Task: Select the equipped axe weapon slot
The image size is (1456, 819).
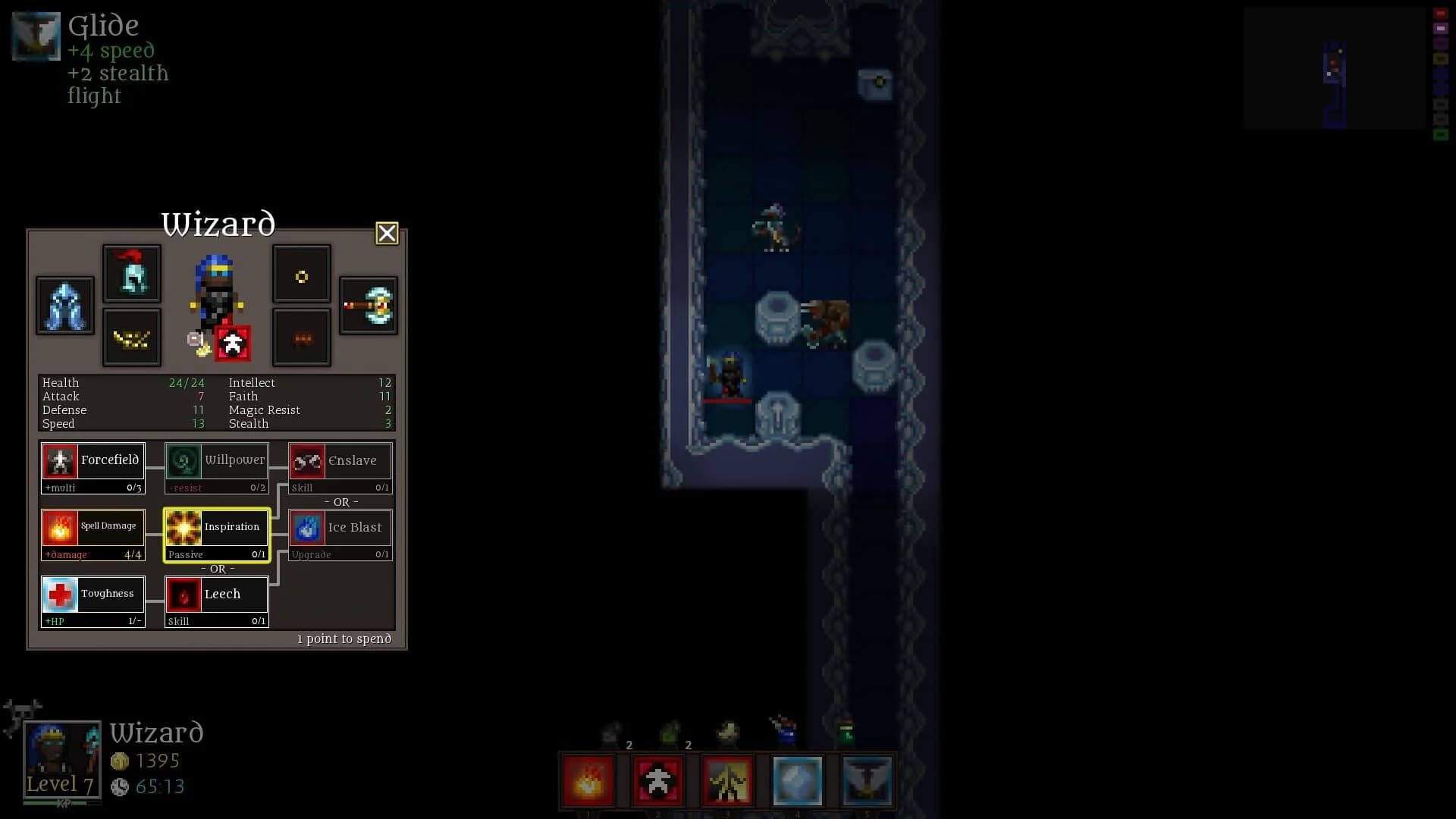Action: click(369, 306)
